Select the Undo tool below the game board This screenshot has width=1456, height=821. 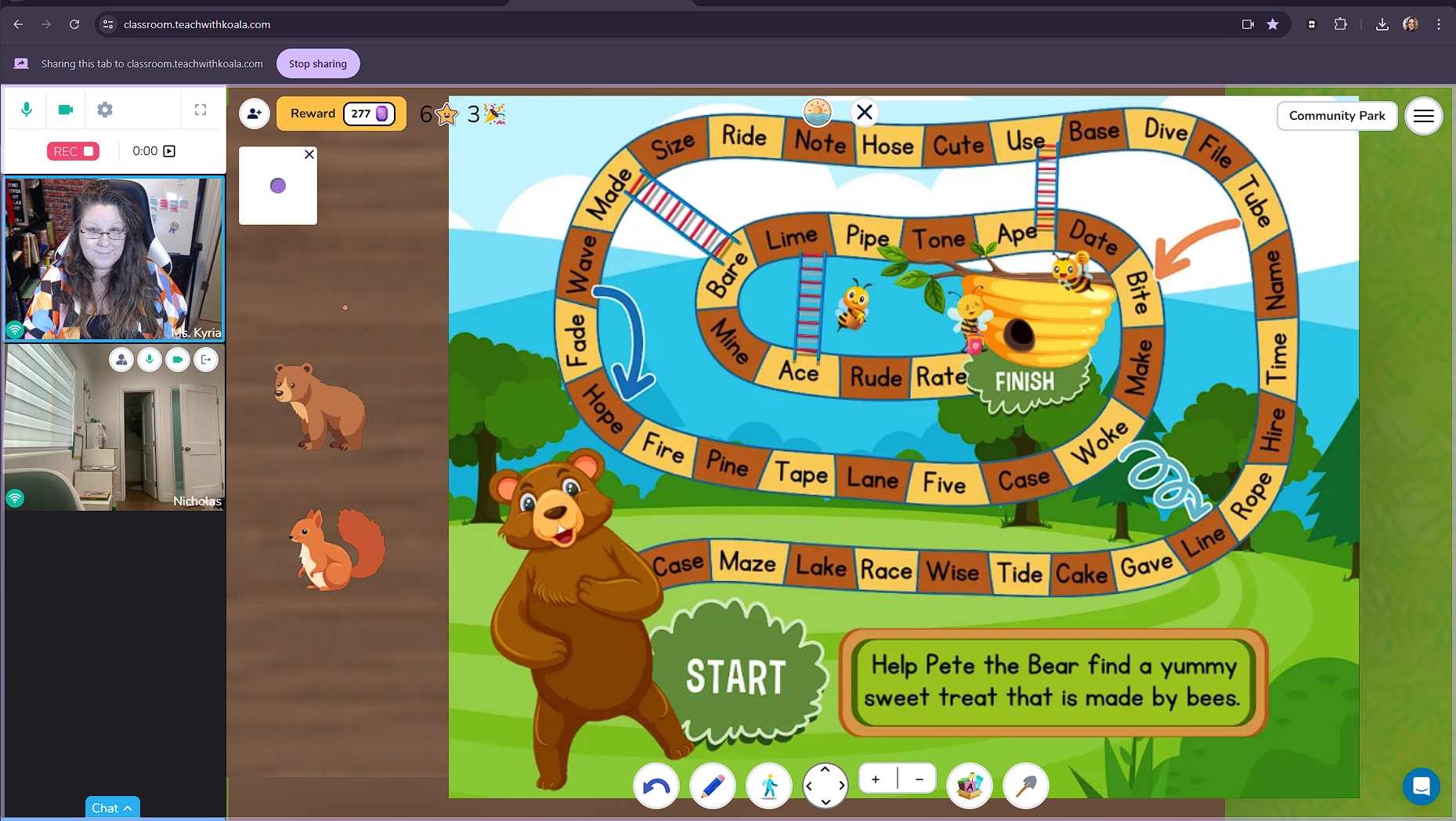point(656,786)
